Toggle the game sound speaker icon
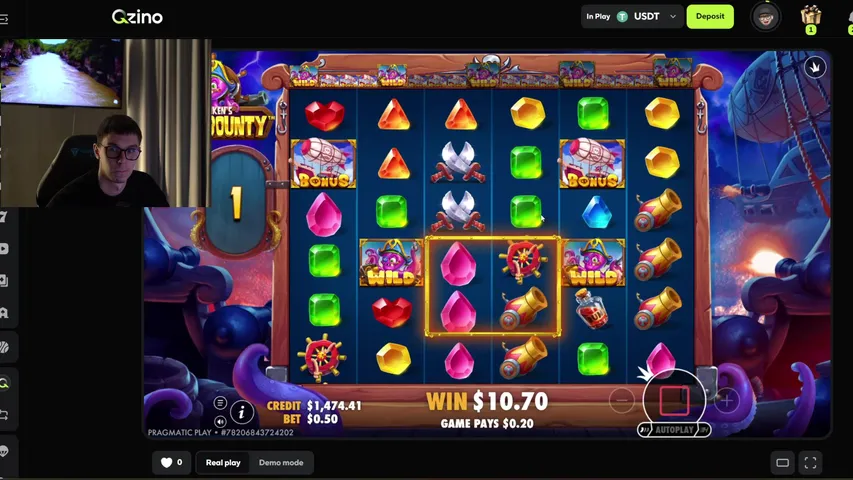The image size is (853, 480). tap(220, 421)
